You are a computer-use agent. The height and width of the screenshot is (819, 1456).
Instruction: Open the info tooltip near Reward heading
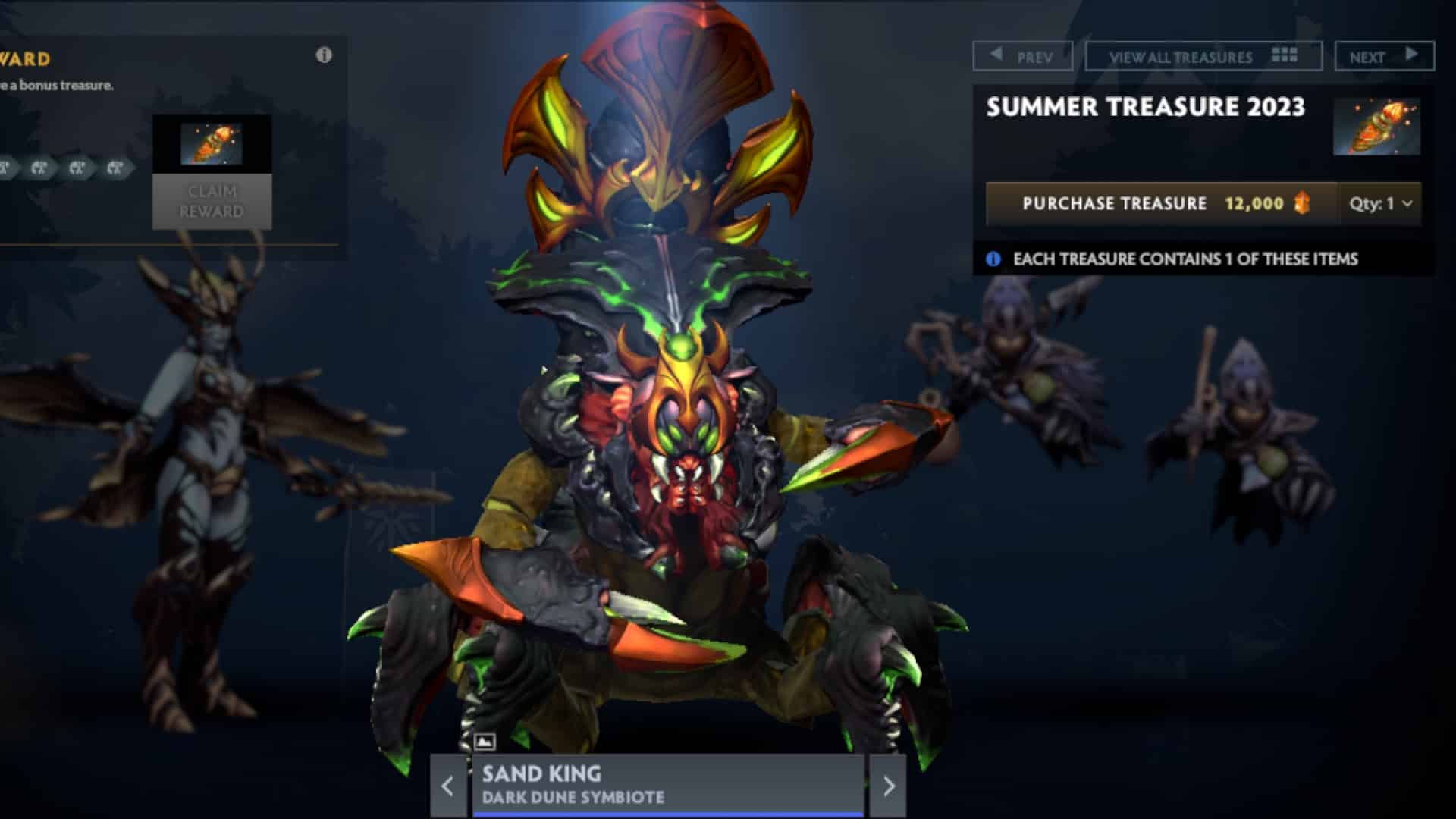tap(326, 55)
